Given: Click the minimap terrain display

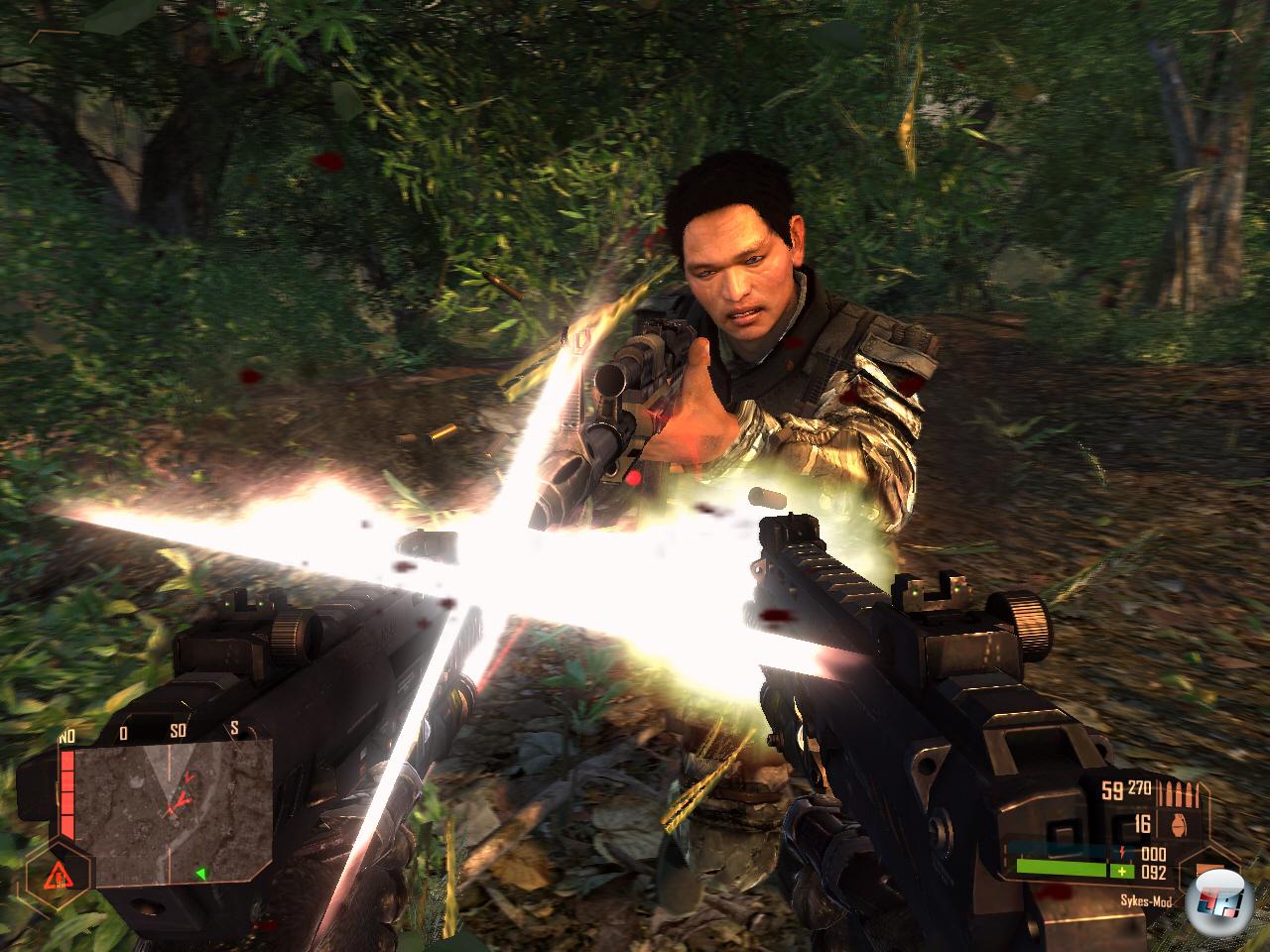Looking at the screenshot, I should pos(174,799).
